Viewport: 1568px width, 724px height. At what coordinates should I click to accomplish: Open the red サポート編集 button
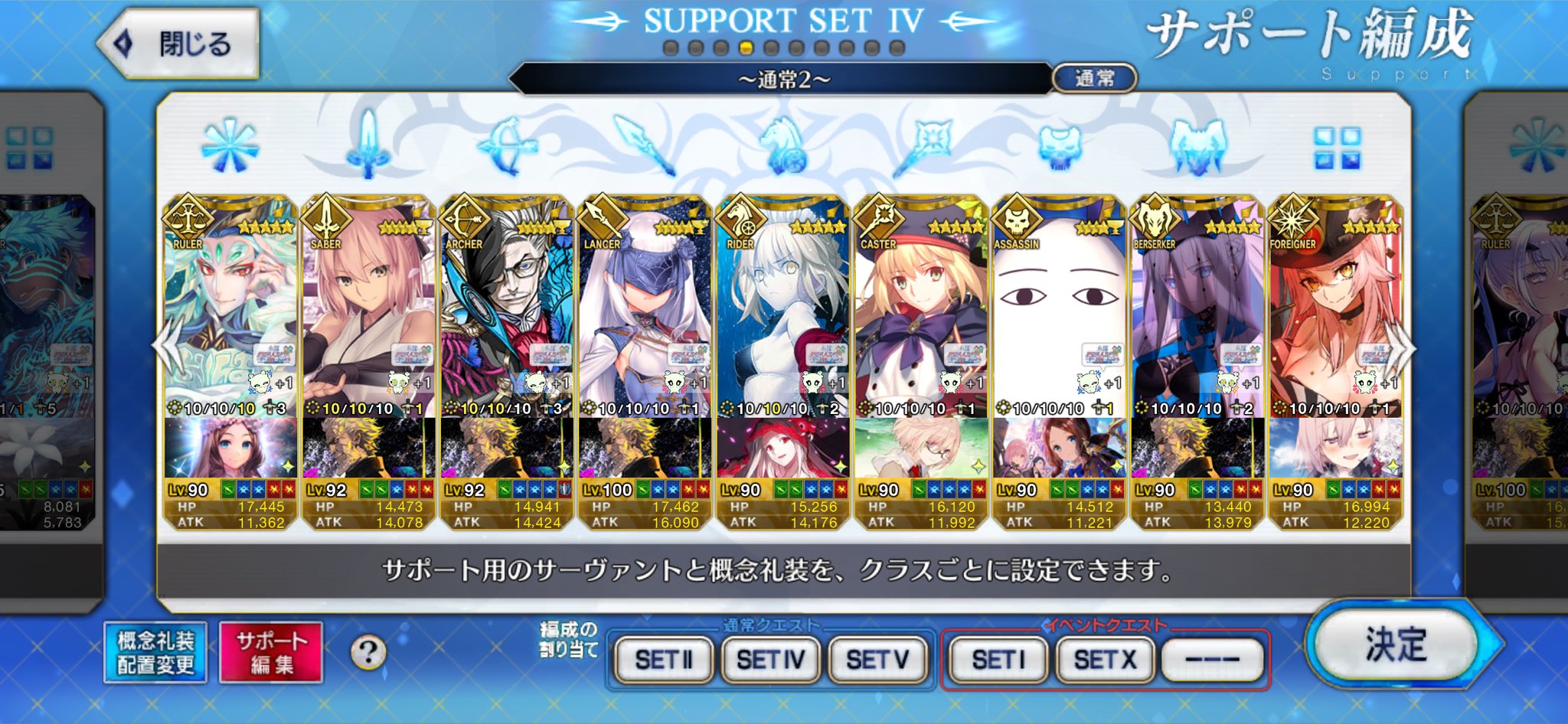271,653
